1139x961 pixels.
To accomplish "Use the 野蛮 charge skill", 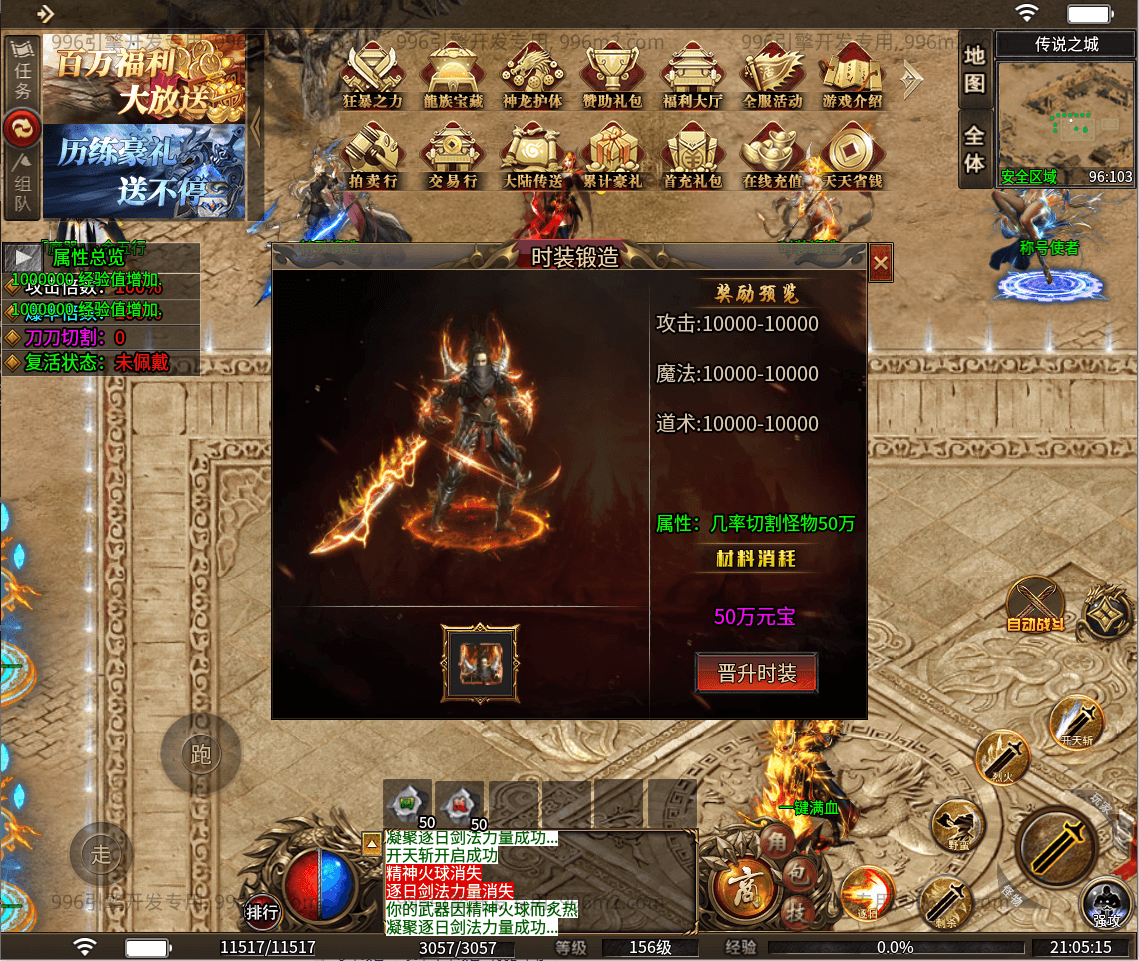I will point(957,826).
